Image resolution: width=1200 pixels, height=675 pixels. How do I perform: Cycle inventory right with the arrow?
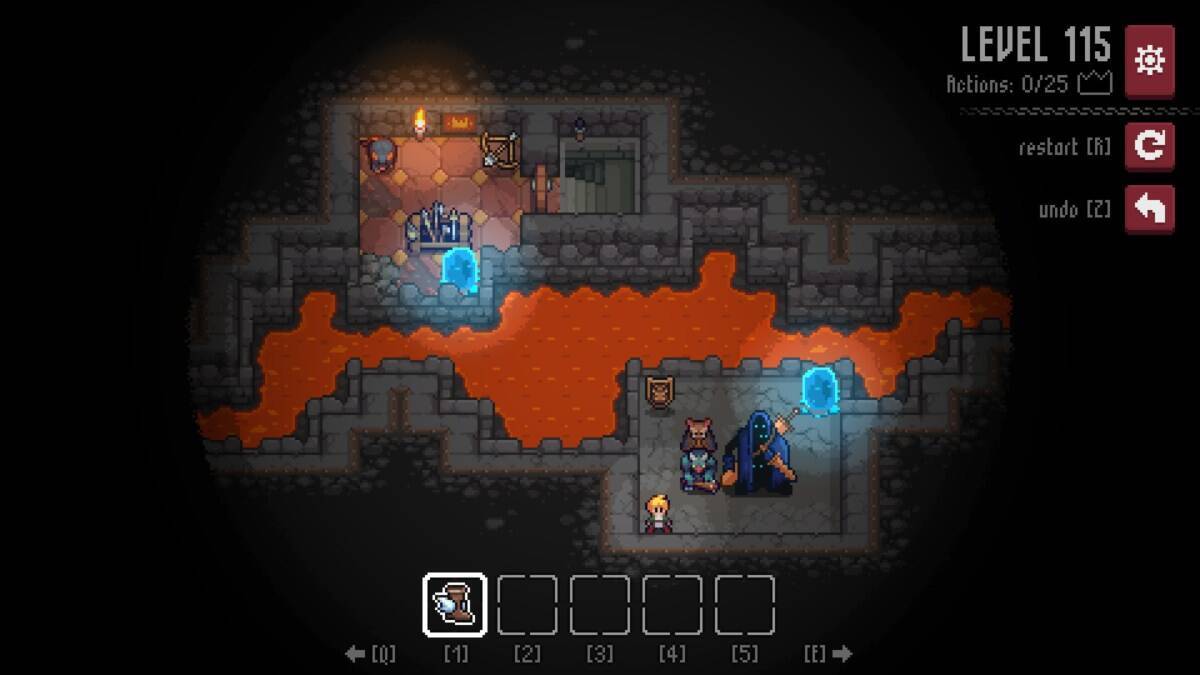pos(842,654)
